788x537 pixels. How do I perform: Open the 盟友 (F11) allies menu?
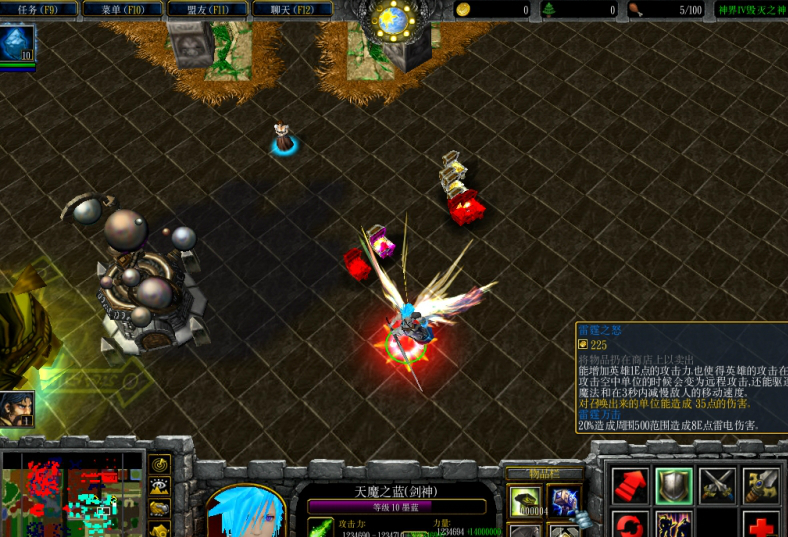click(x=207, y=10)
